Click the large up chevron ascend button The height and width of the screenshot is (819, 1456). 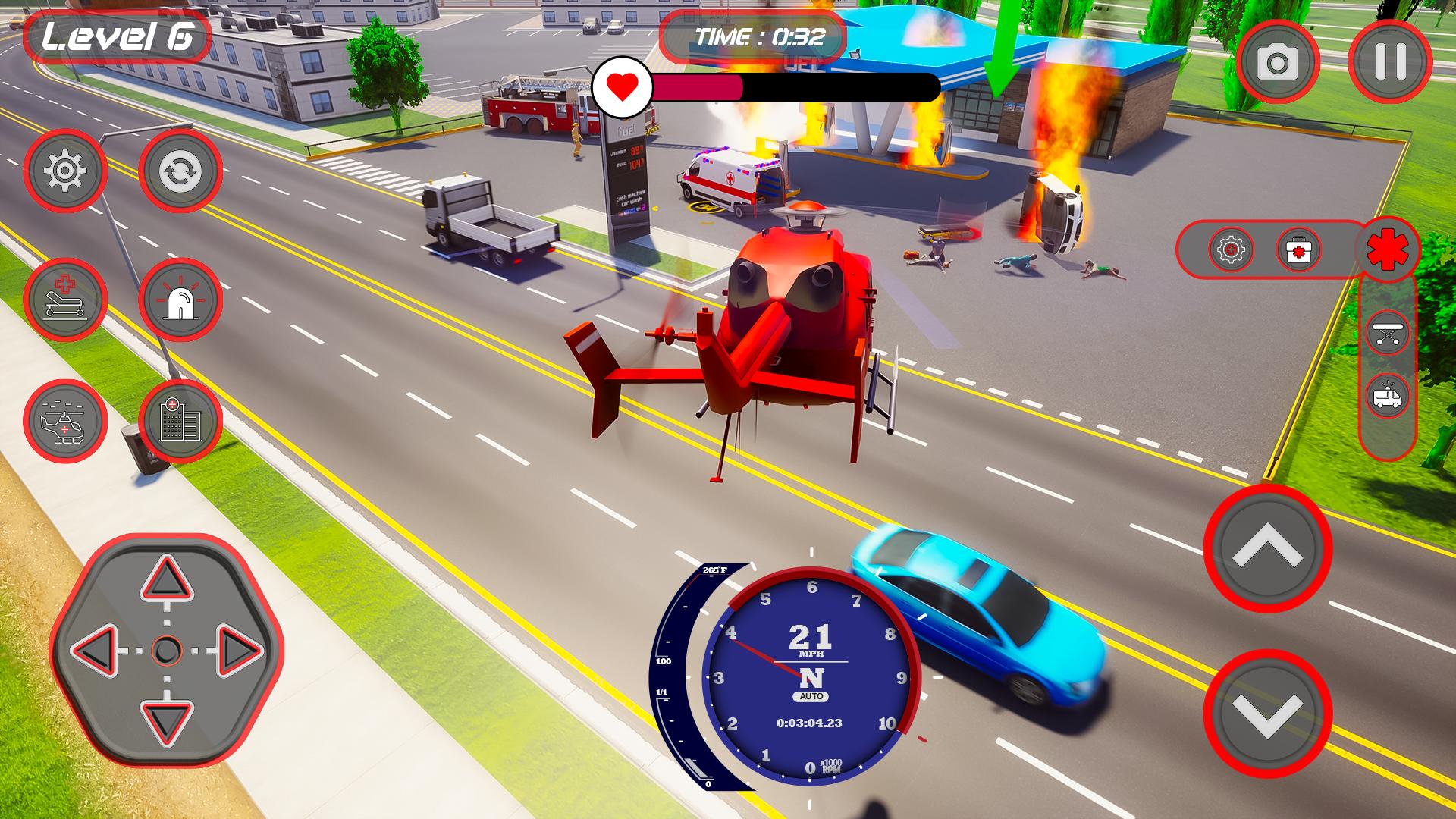coord(1267,548)
